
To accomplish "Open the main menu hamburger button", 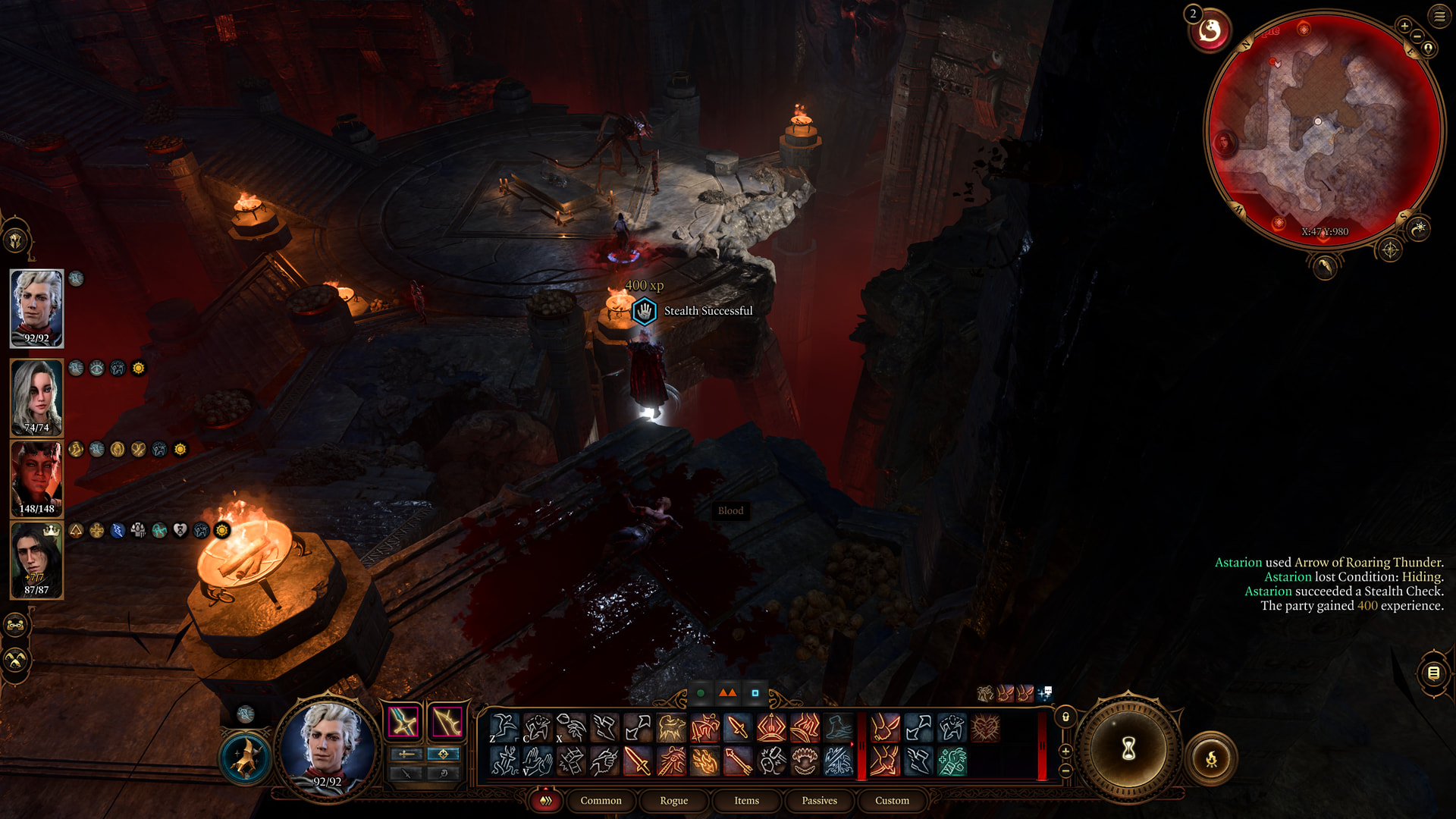I will point(1439,16).
